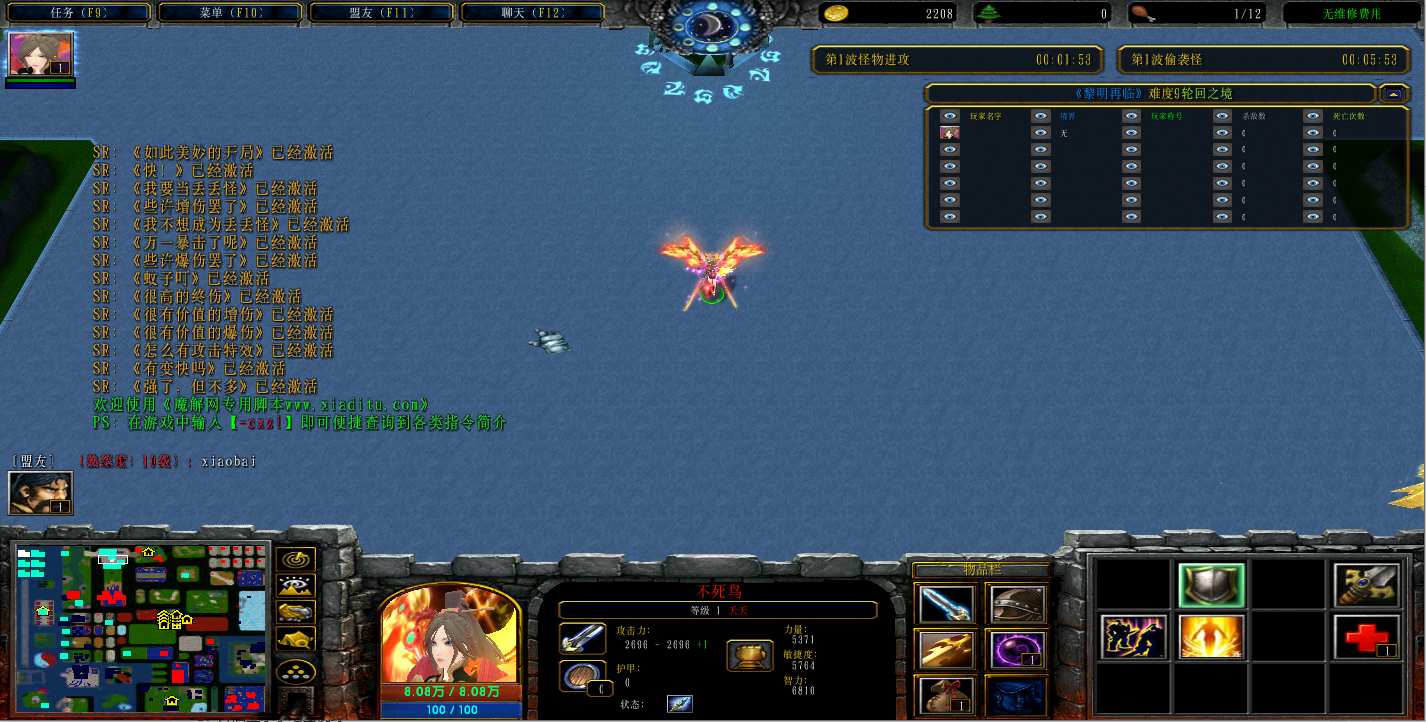Select the glowing blue sword inventory item
Image resolution: width=1426 pixels, height=722 pixels.
click(945, 604)
